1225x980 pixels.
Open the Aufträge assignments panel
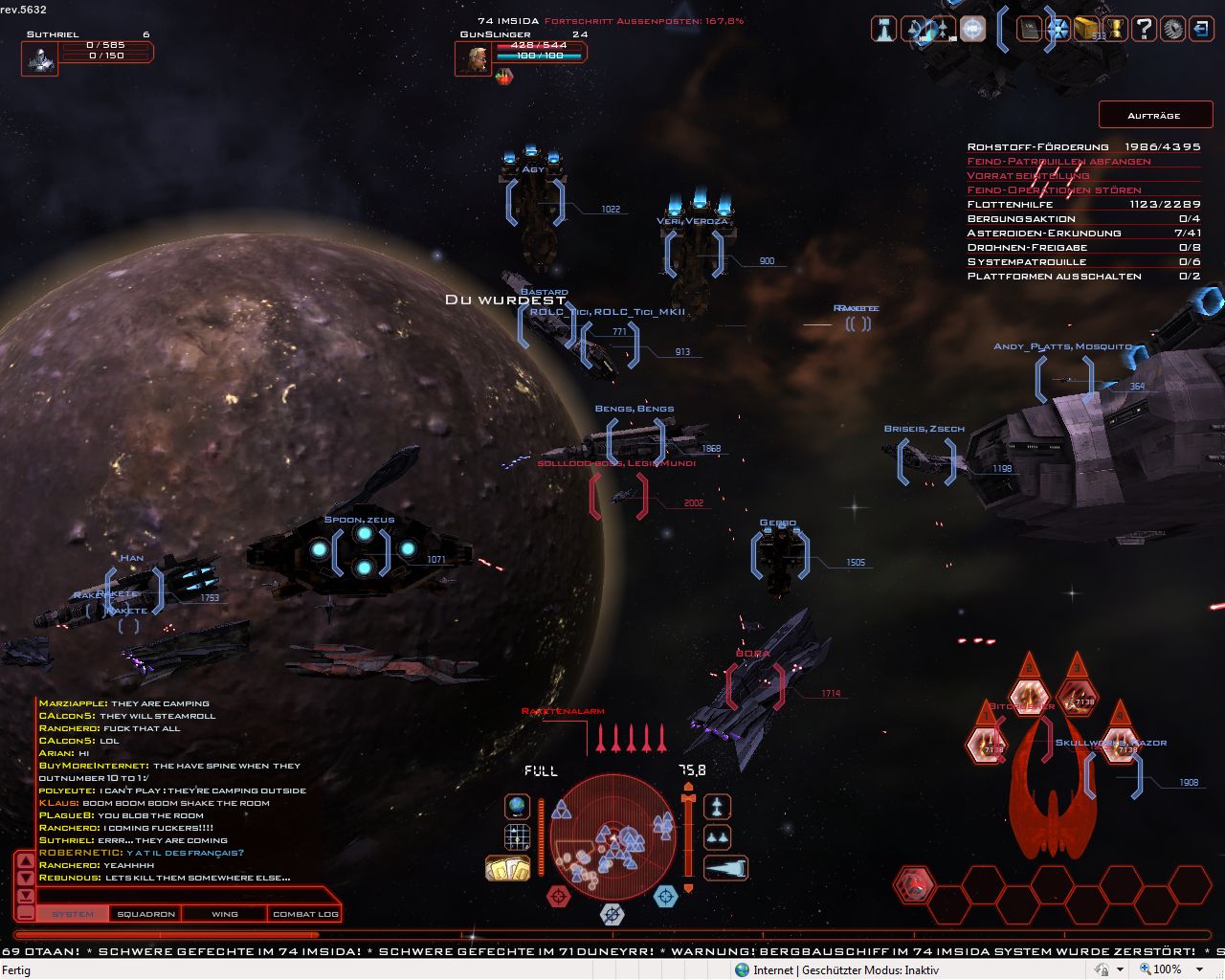1154,115
